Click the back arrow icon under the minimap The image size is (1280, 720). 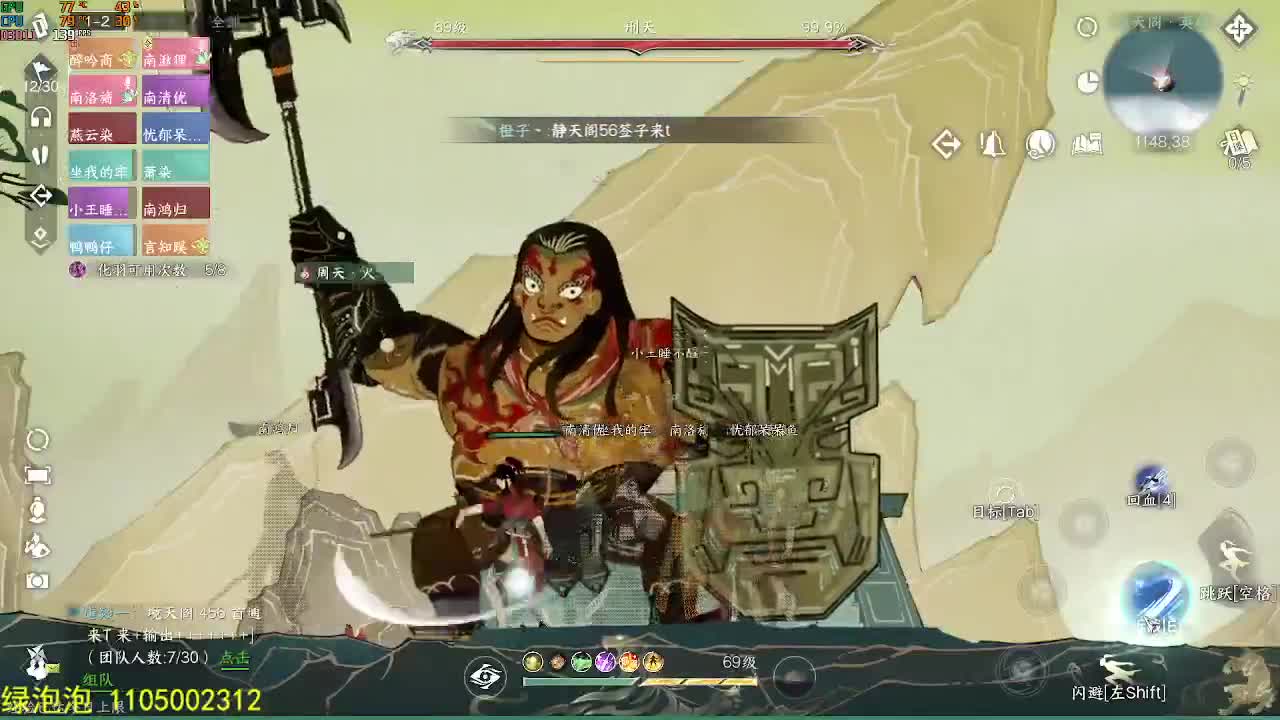pyautogui.click(x=942, y=142)
